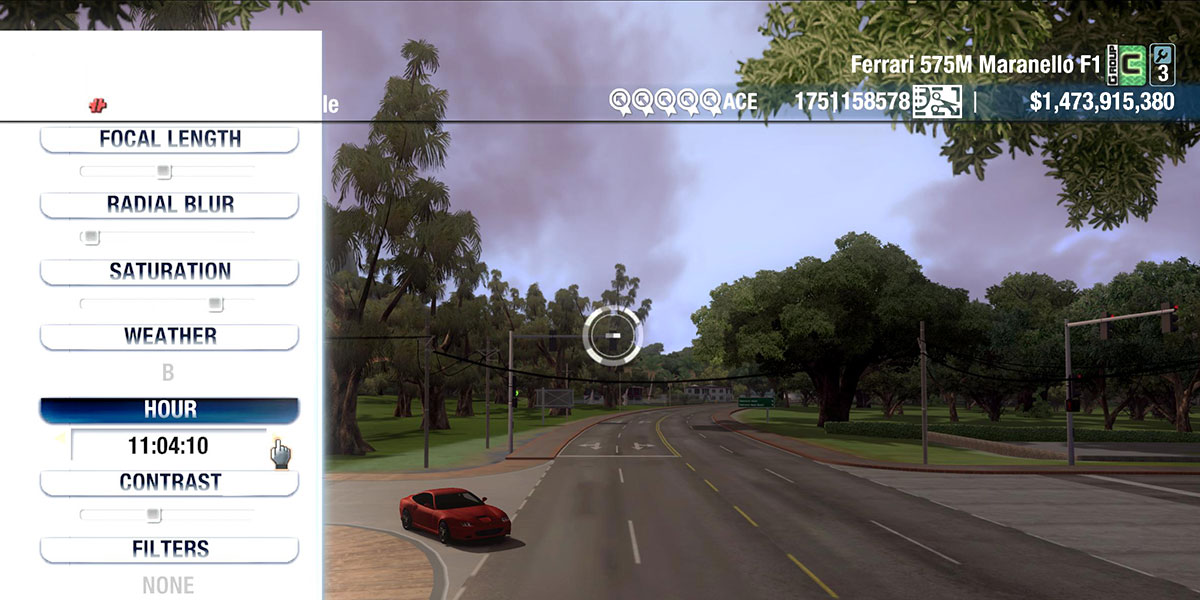Choose the Radial Blur option
Viewport: 1200px width, 600px height.
point(169,205)
